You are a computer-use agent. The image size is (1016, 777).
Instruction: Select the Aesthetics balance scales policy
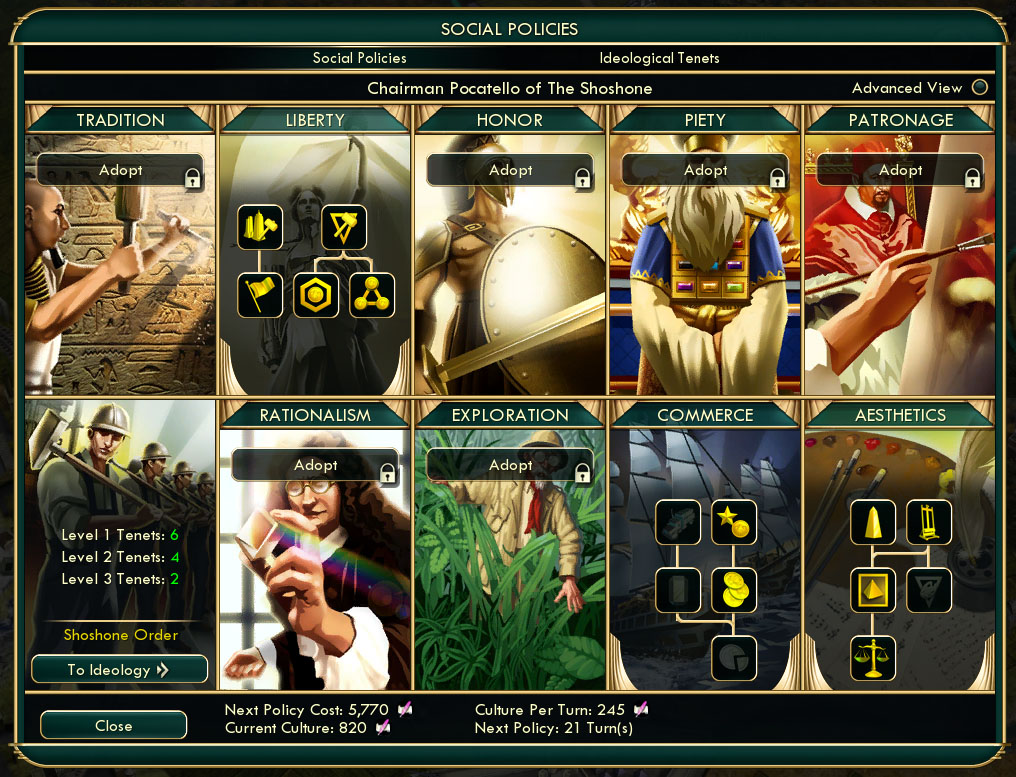(x=873, y=658)
